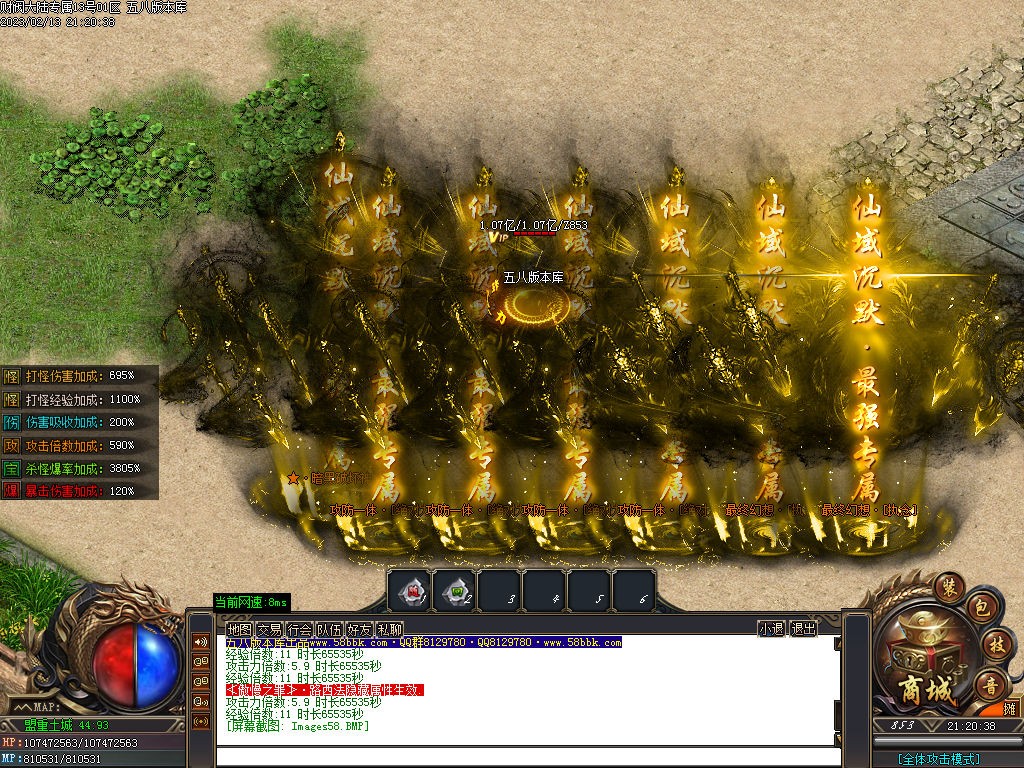Exit the game with 退出 button

click(803, 629)
